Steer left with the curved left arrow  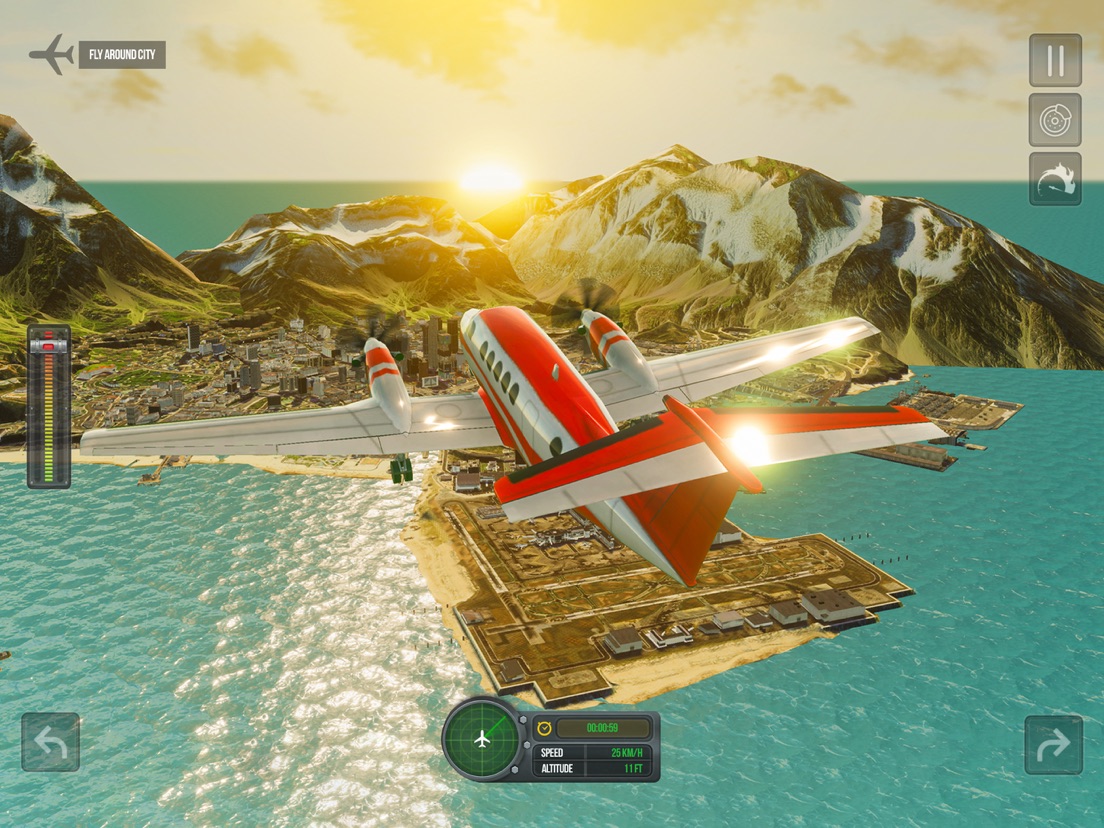(50, 742)
